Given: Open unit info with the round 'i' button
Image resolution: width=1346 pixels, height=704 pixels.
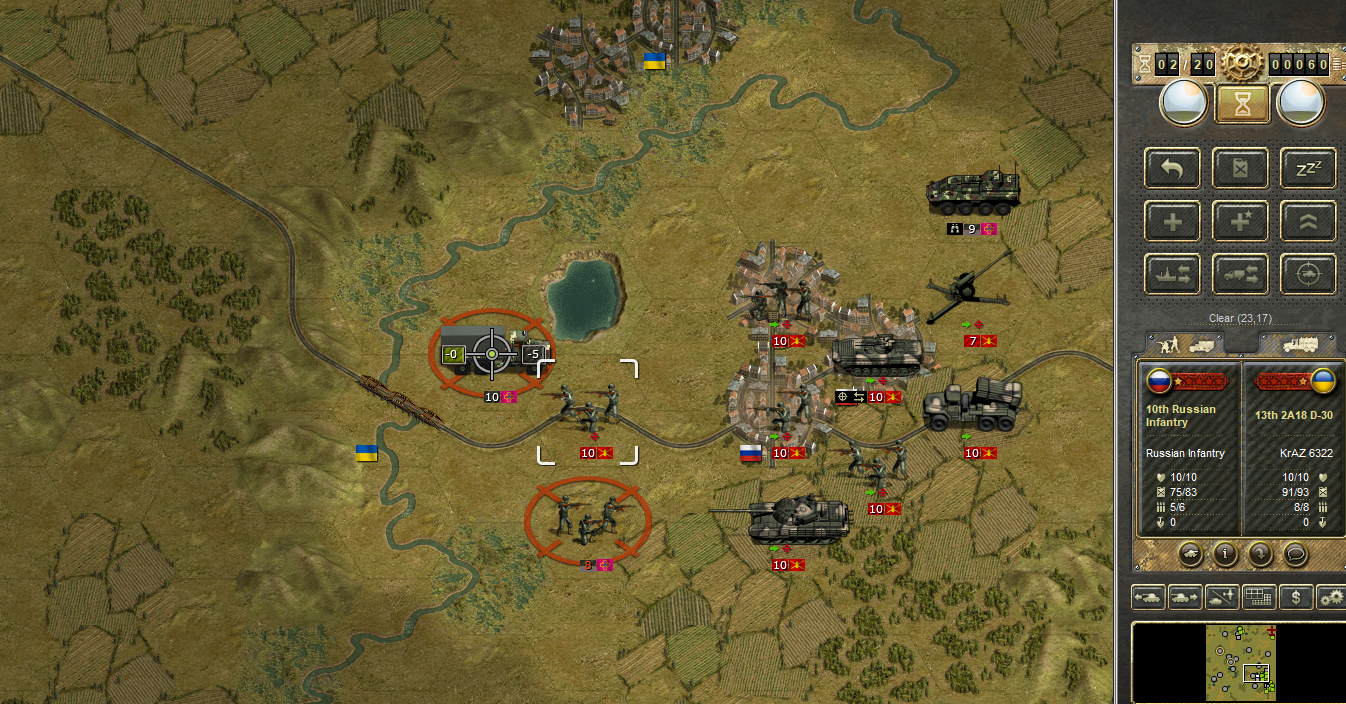Looking at the screenshot, I should click(1225, 553).
